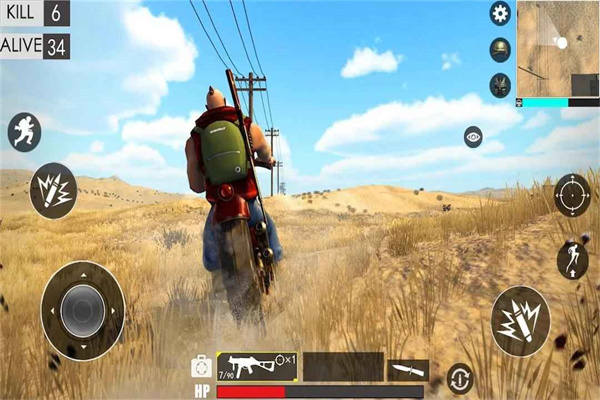Tap the crouching figure stance button
The height and width of the screenshot is (400, 600).
click(x=572, y=259)
